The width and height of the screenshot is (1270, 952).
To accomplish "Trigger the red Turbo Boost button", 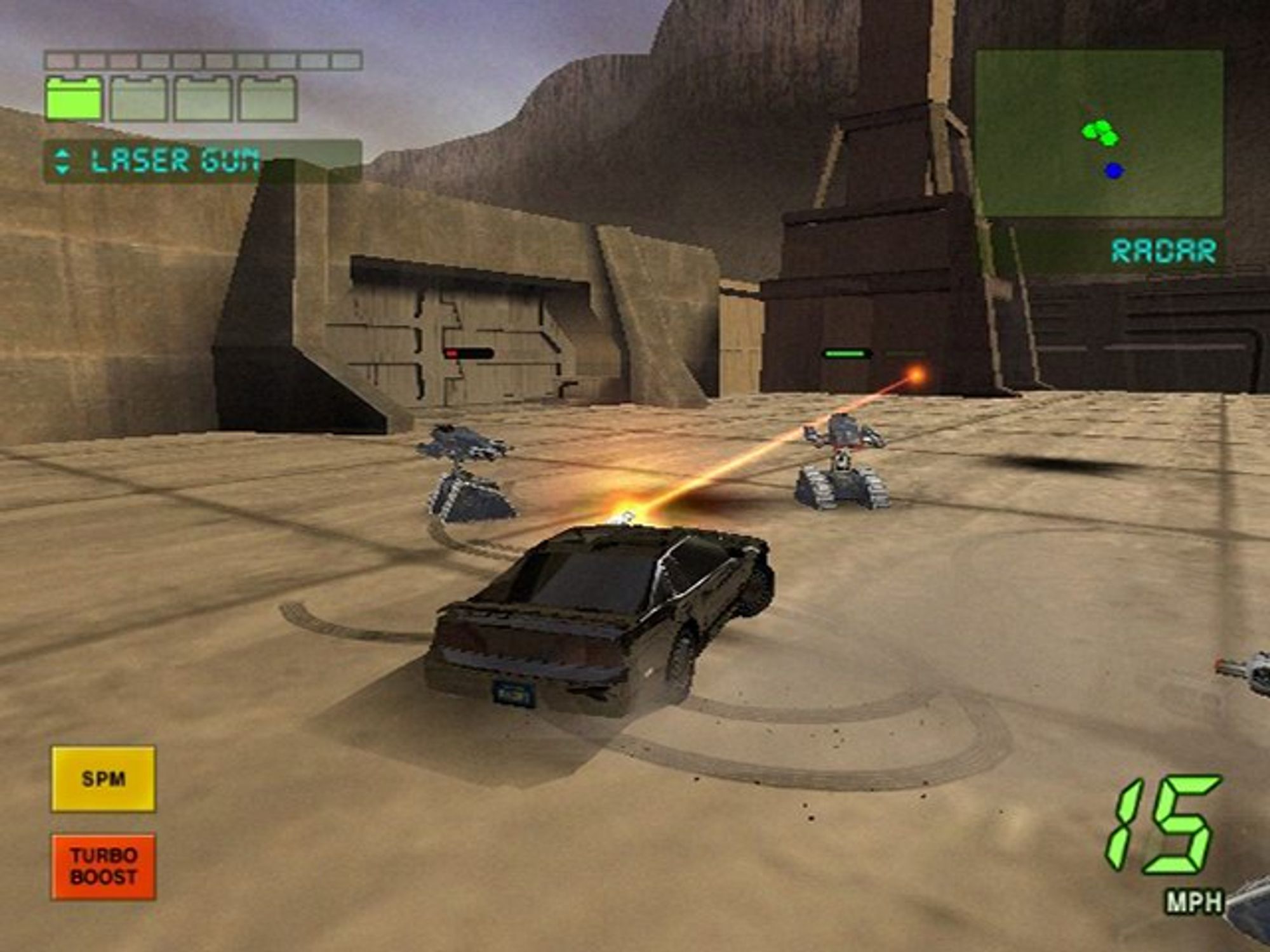I will tap(103, 866).
